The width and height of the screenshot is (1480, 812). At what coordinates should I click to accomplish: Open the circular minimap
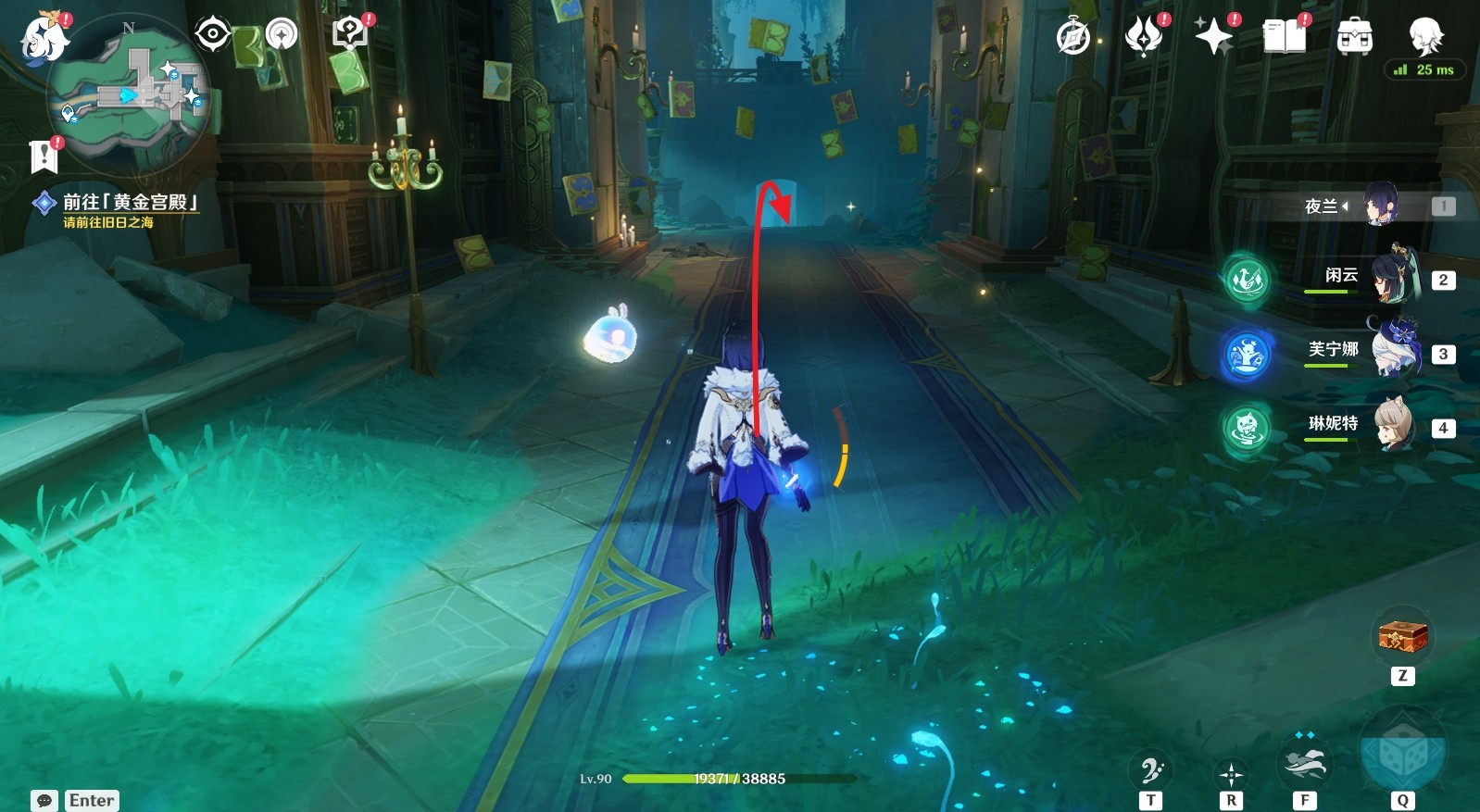(130, 94)
